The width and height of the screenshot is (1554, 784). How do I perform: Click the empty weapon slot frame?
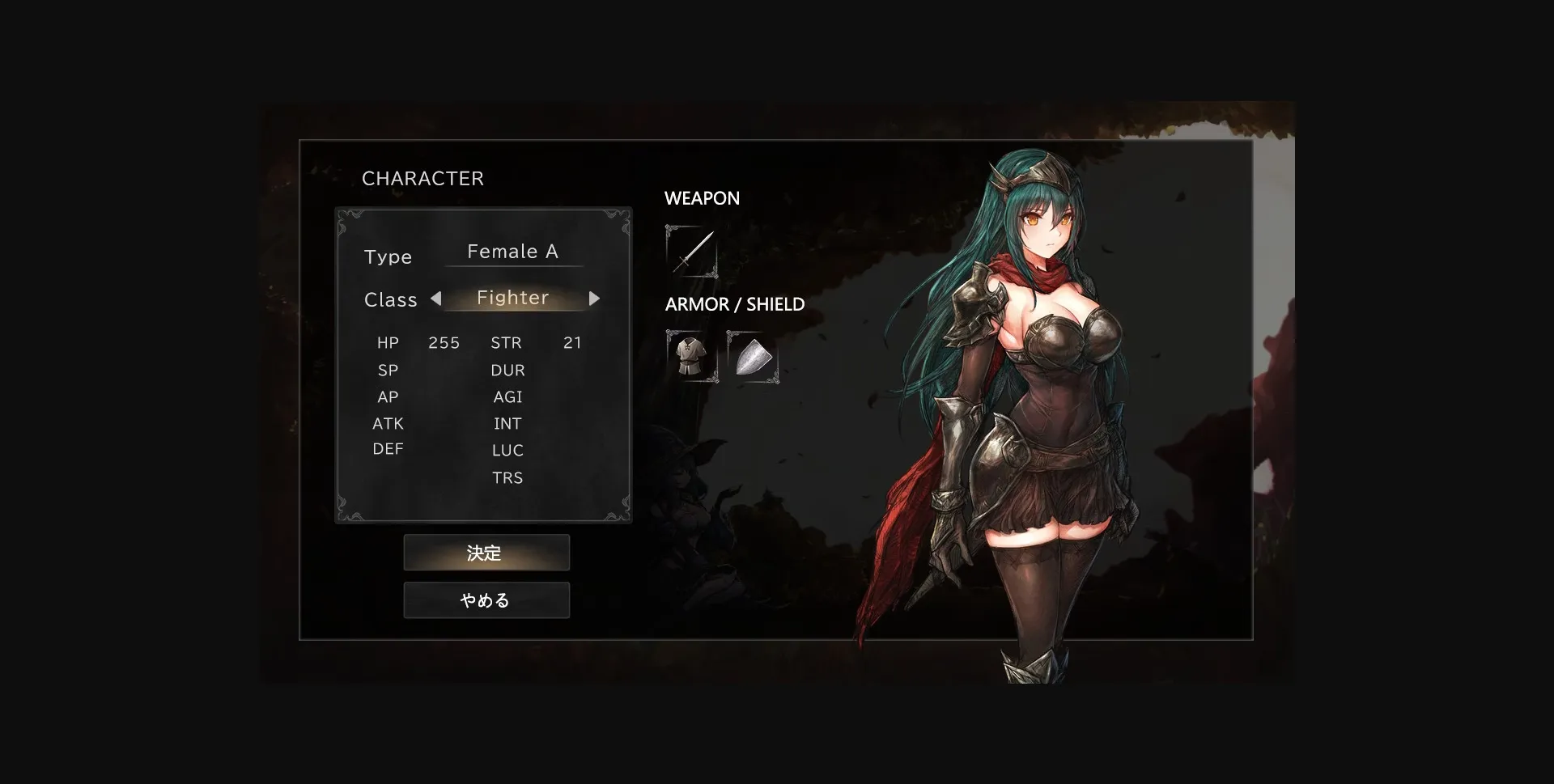click(692, 252)
